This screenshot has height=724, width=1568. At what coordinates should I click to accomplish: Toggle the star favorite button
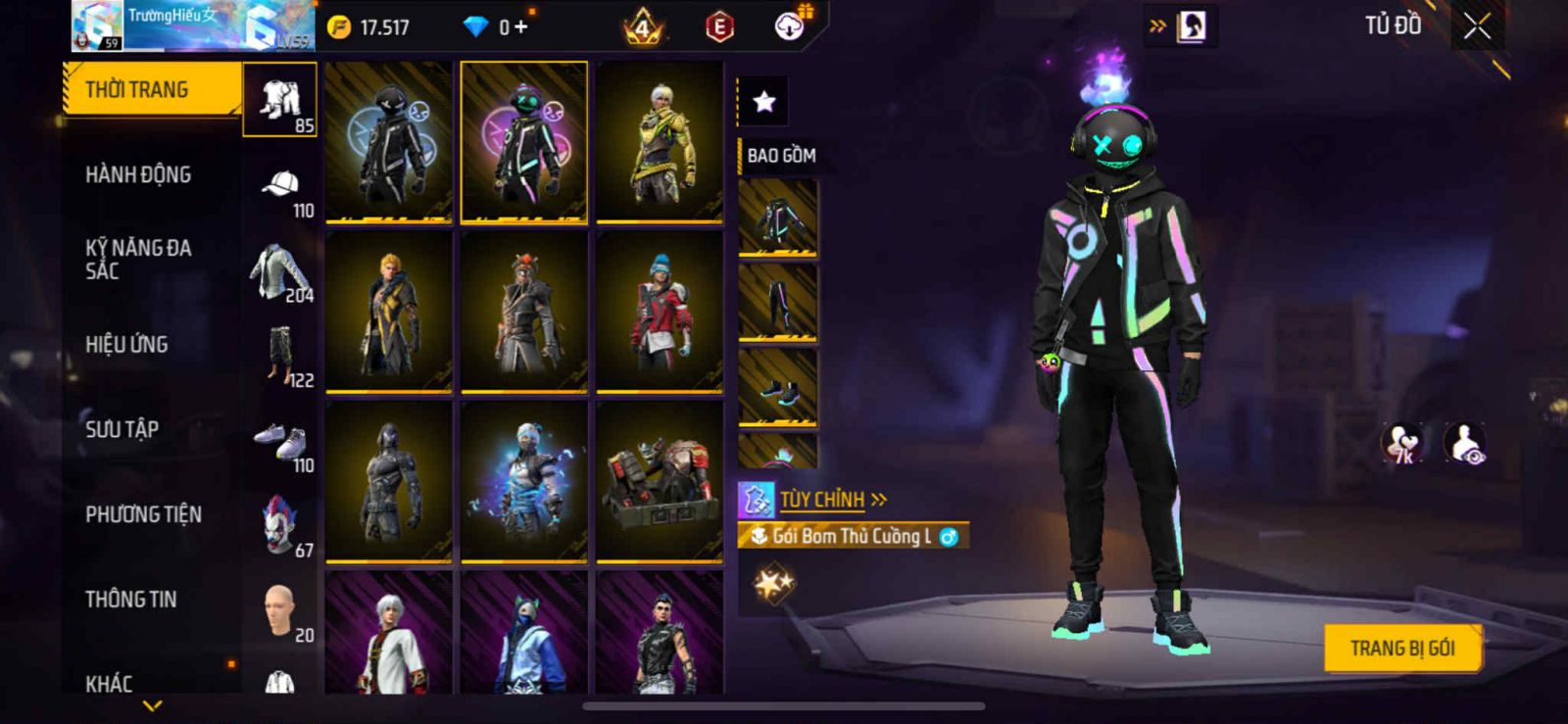(763, 101)
